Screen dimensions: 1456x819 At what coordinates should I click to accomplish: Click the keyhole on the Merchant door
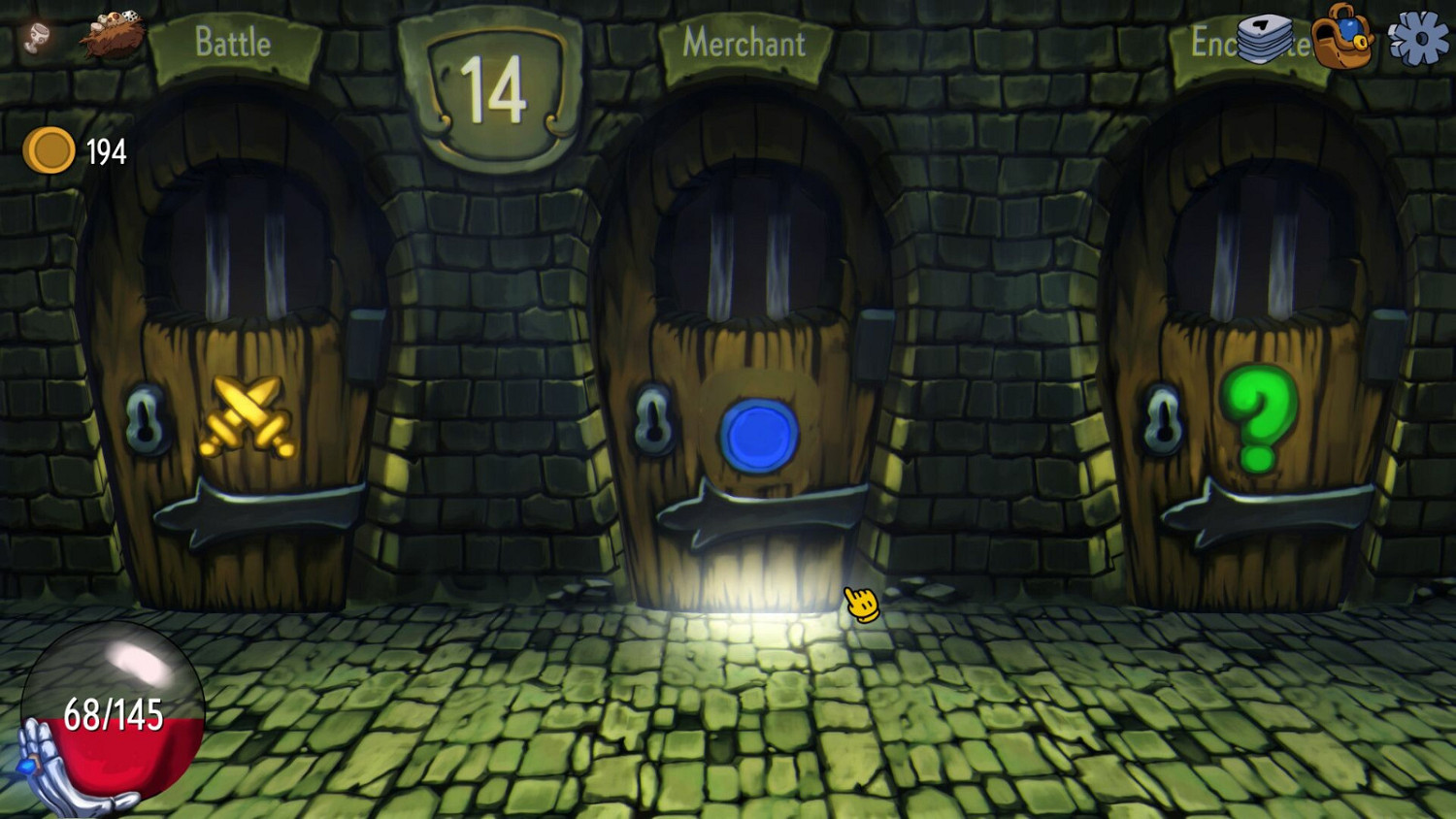pos(652,419)
